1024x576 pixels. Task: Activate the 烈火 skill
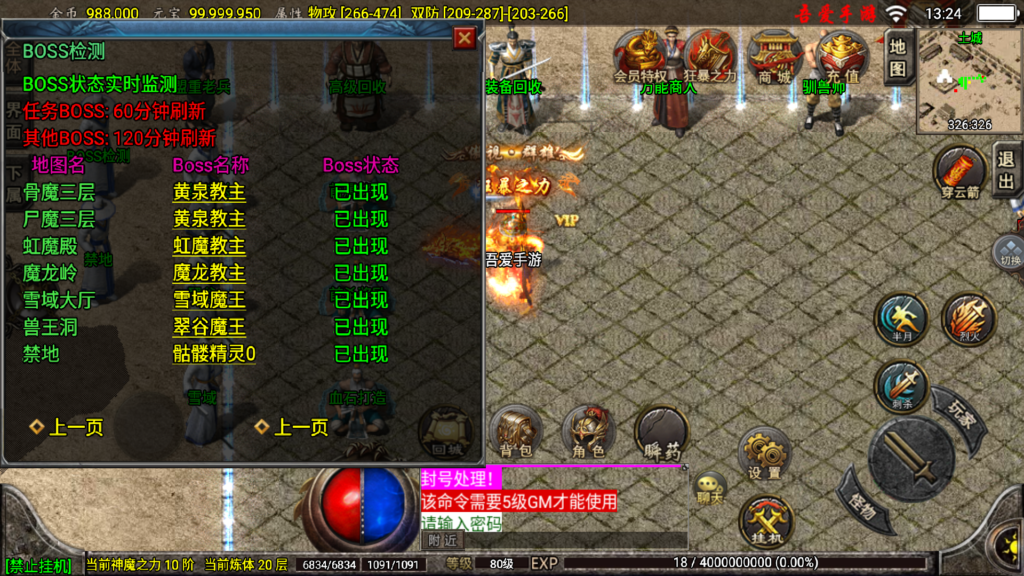[967, 320]
